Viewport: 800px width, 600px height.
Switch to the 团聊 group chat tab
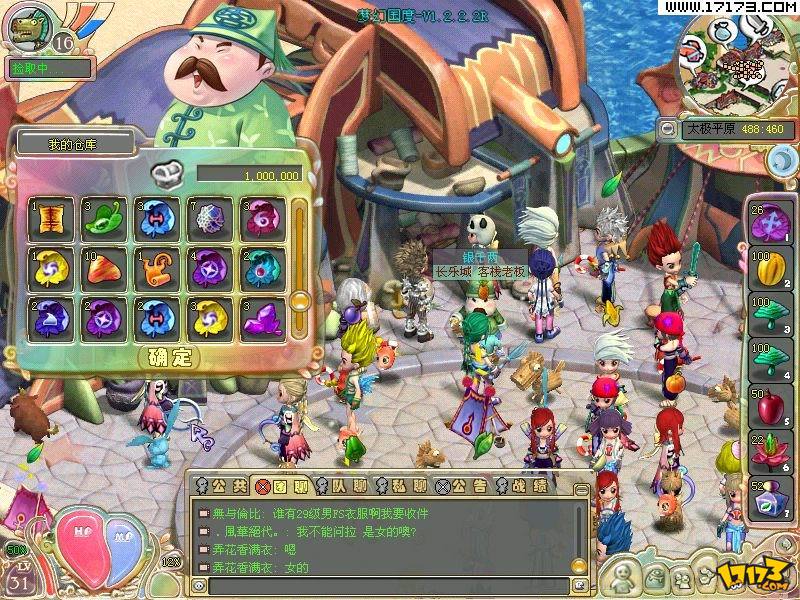pos(280,486)
